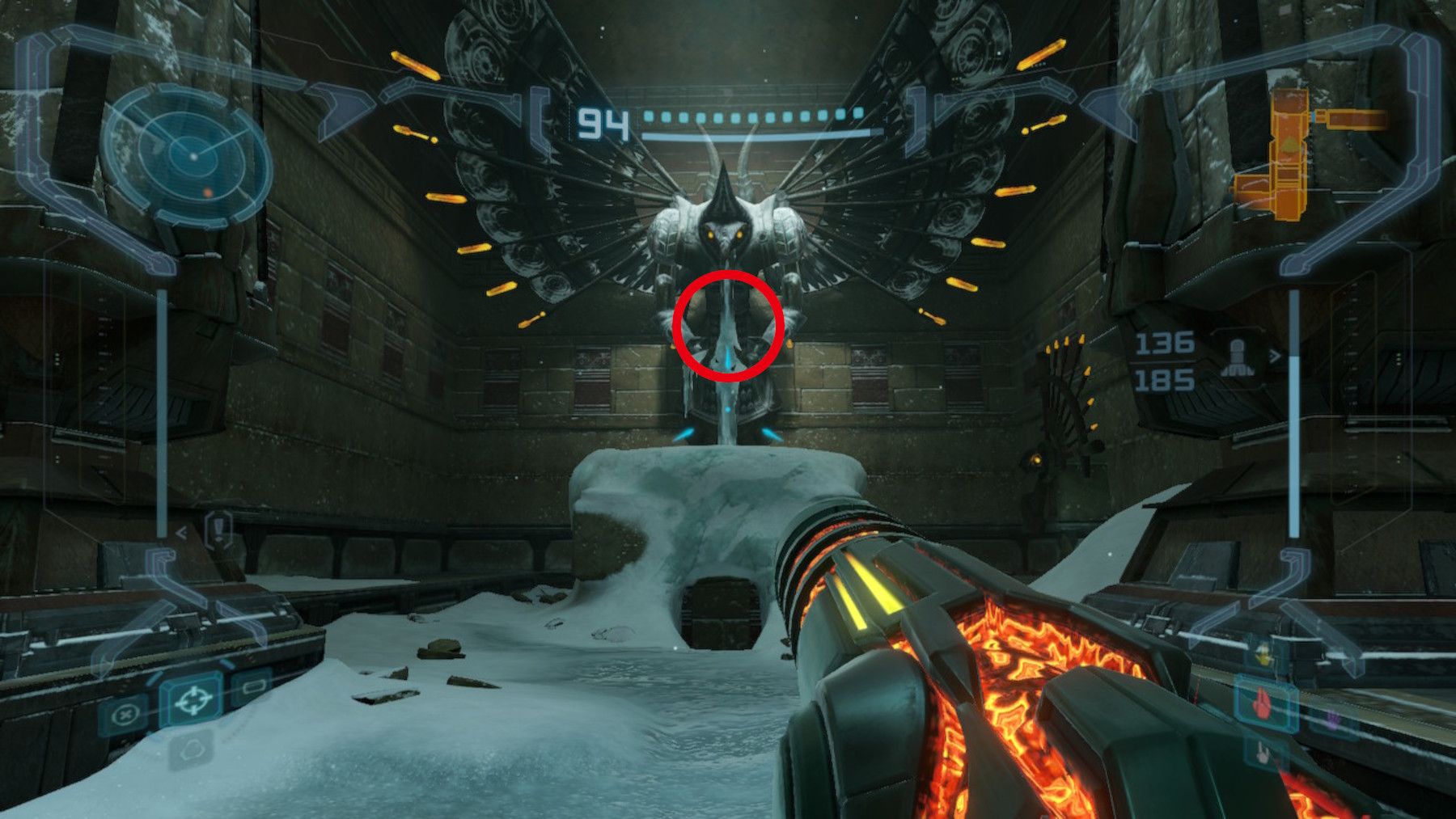This screenshot has width=1456, height=819.
Task: Toggle the Plasma Beam highlighted selection box
Action: click(1262, 705)
